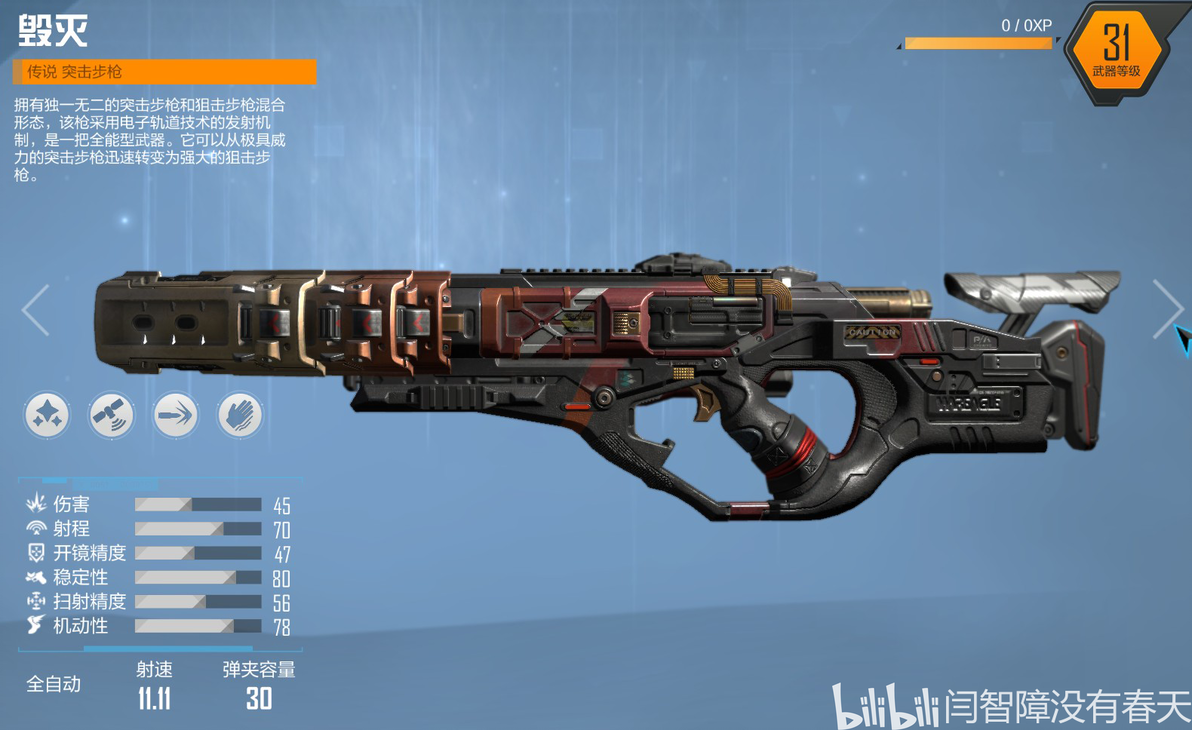The width and height of the screenshot is (1192, 730).
Task: Show the next weapon with right arrow
Action: pyautogui.click(x=1166, y=308)
